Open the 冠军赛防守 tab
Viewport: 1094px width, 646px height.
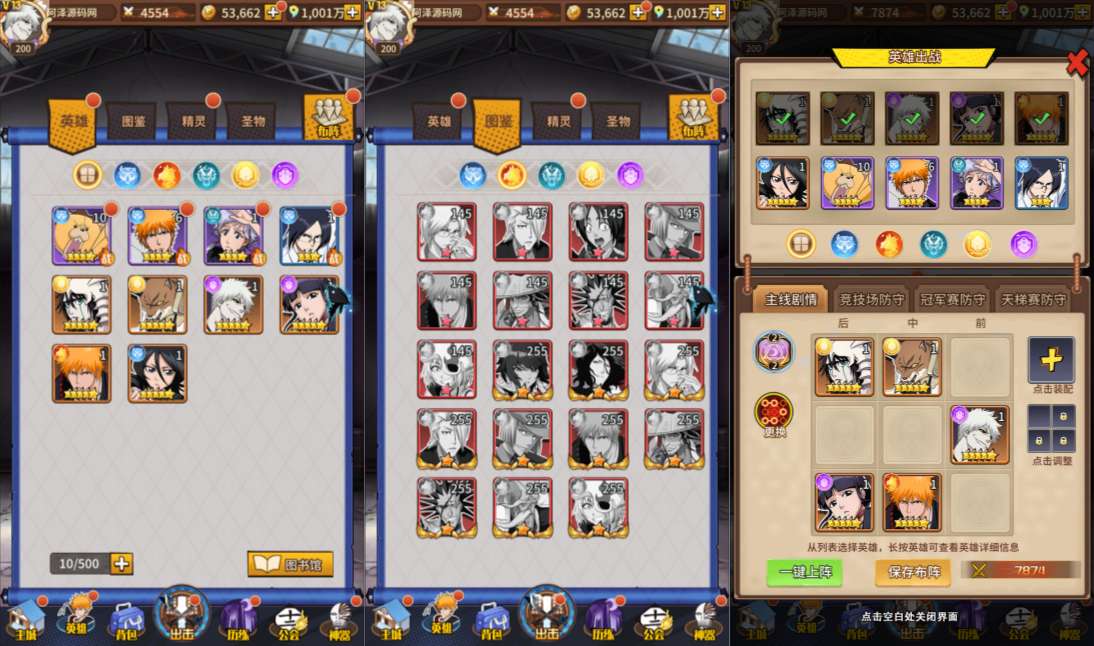(x=953, y=299)
